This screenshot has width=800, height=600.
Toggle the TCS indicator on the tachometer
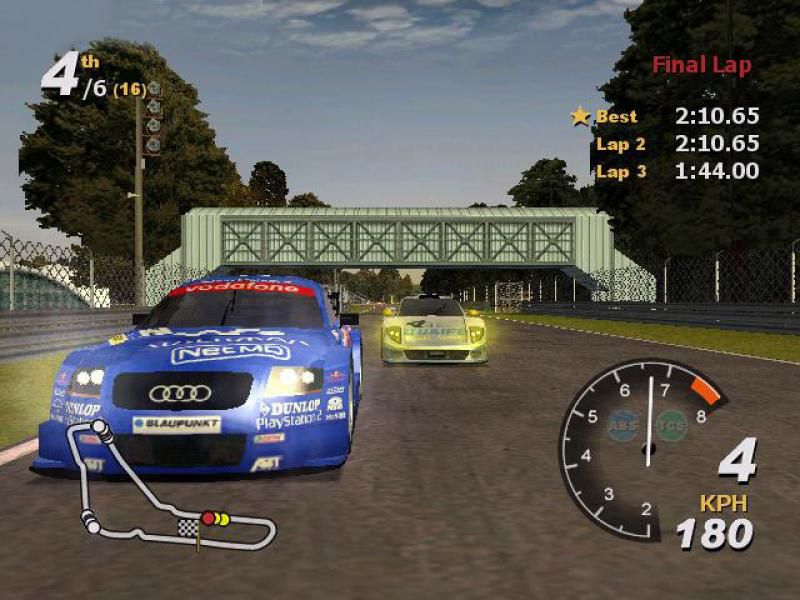671,425
